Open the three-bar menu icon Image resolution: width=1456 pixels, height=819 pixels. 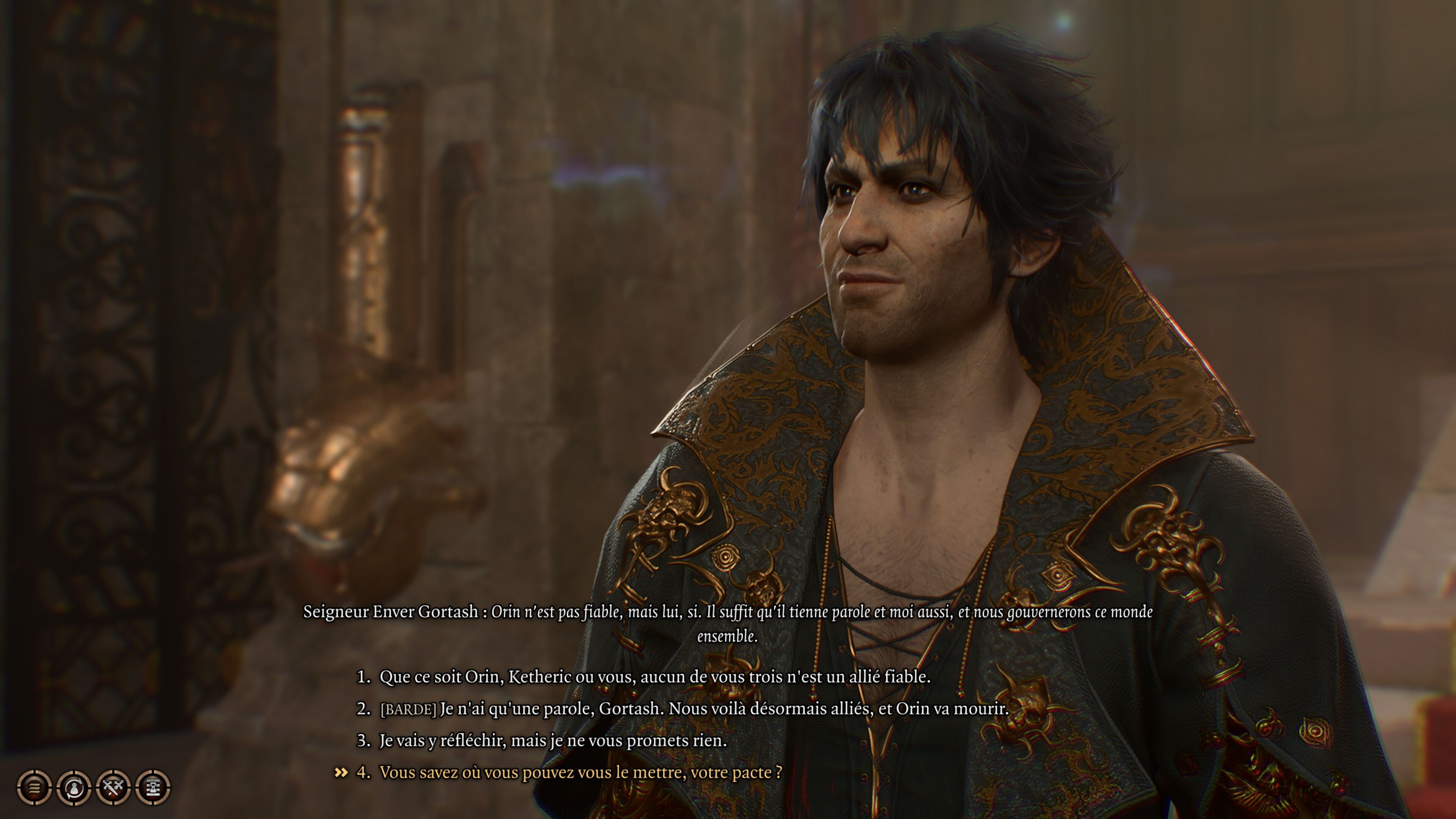coord(35,787)
